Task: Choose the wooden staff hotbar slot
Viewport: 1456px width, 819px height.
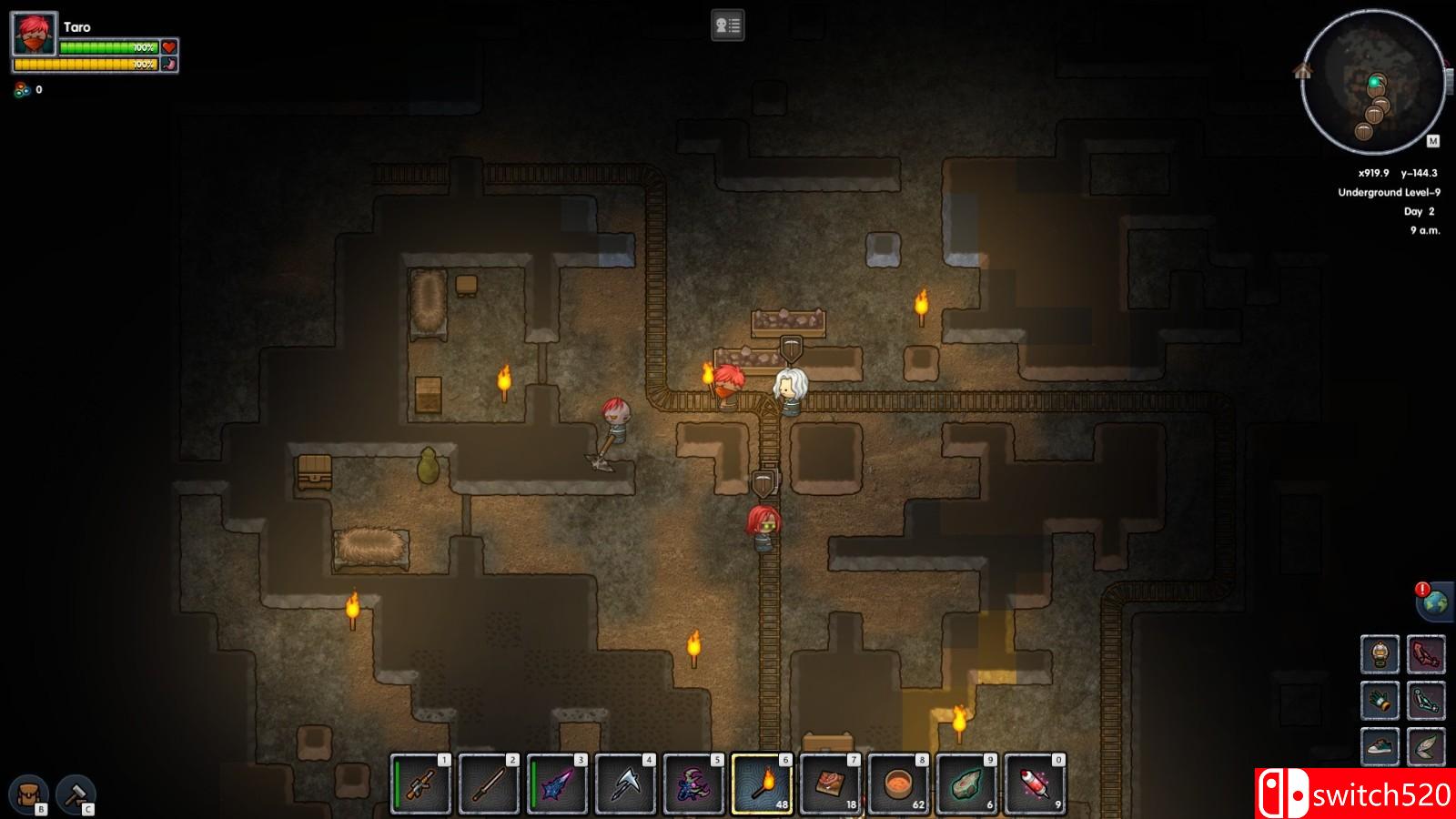Action: click(489, 784)
